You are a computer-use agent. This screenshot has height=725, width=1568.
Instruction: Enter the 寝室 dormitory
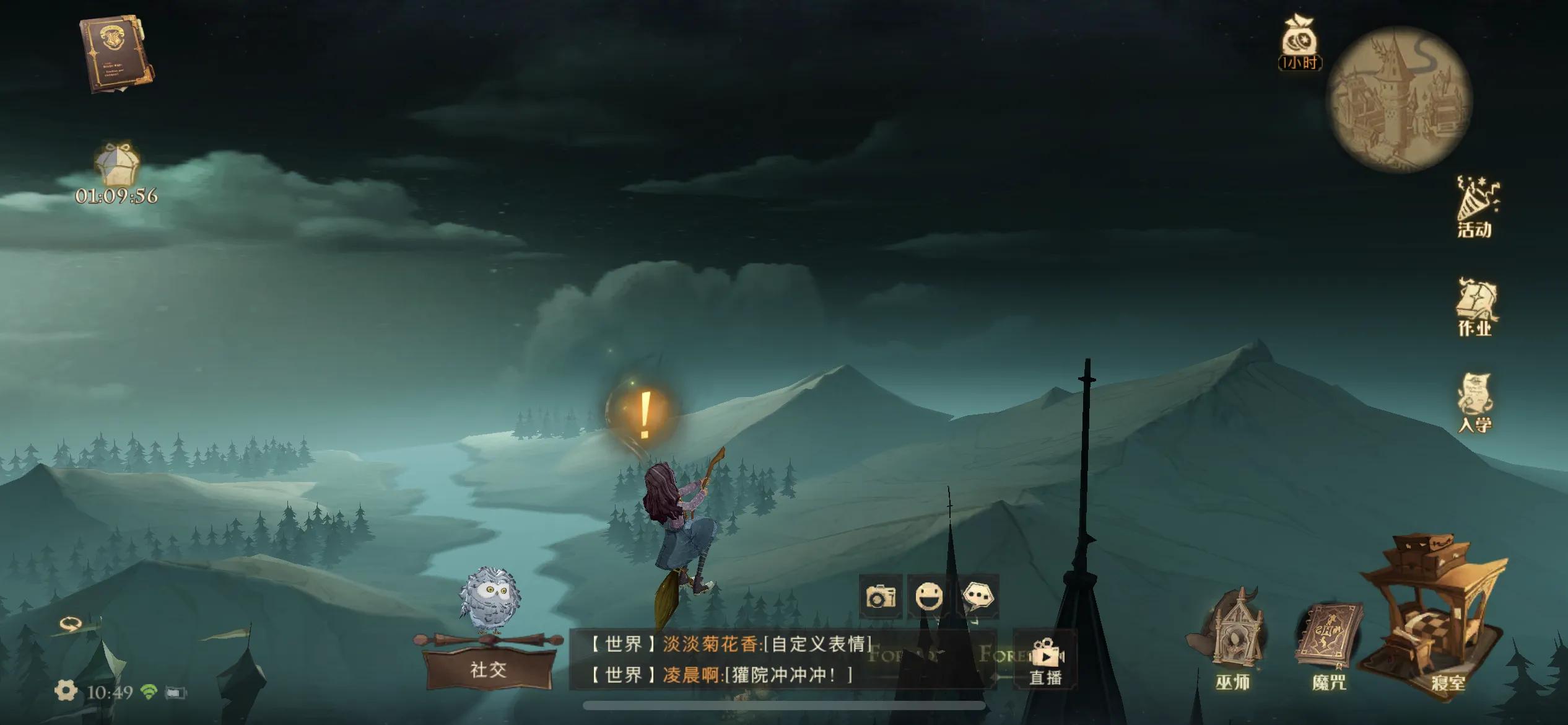tap(1435, 620)
